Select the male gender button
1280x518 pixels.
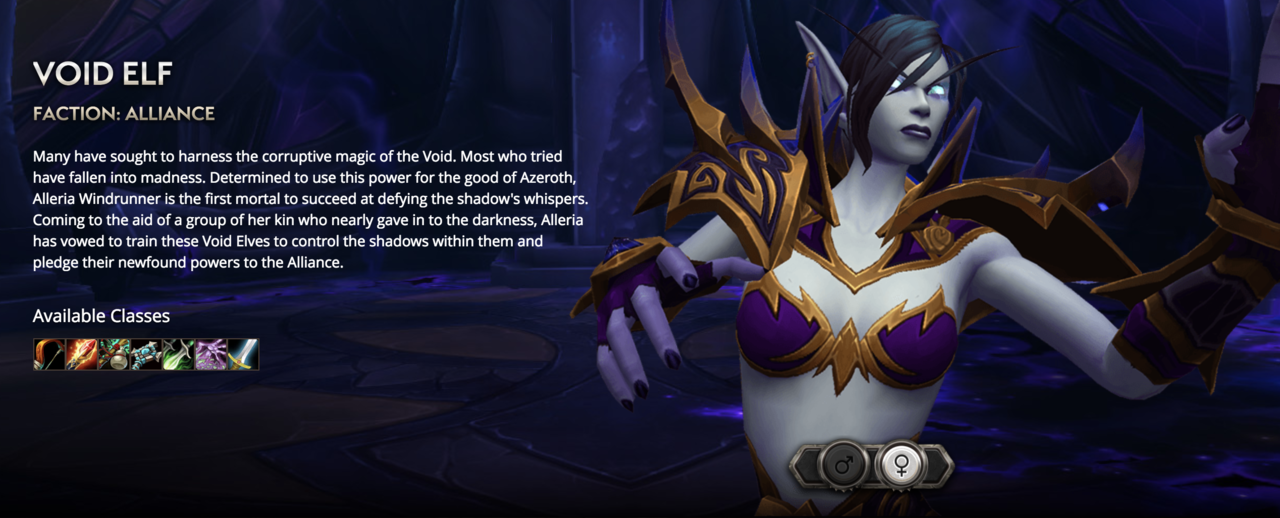843,466
